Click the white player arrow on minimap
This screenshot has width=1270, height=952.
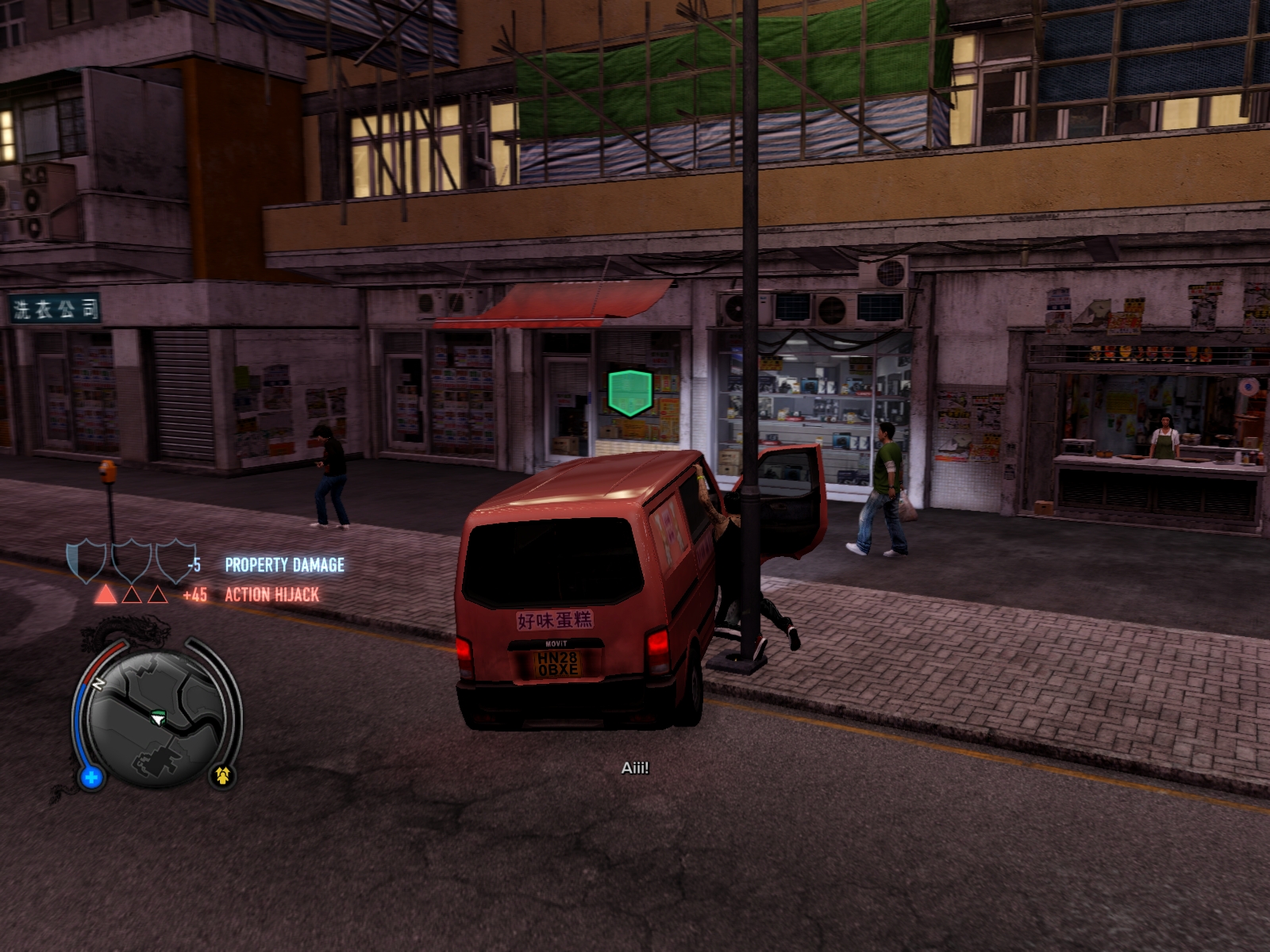(x=159, y=719)
